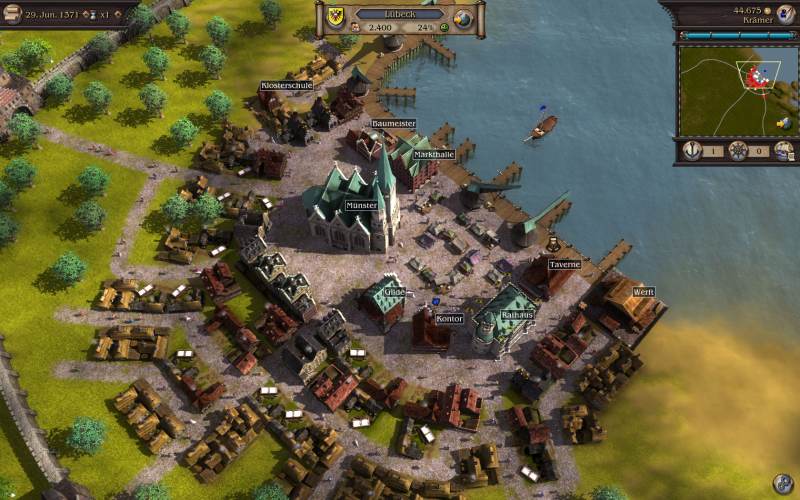Select the Werft shipyard label
This screenshot has height=500, width=800.
point(643,291)
